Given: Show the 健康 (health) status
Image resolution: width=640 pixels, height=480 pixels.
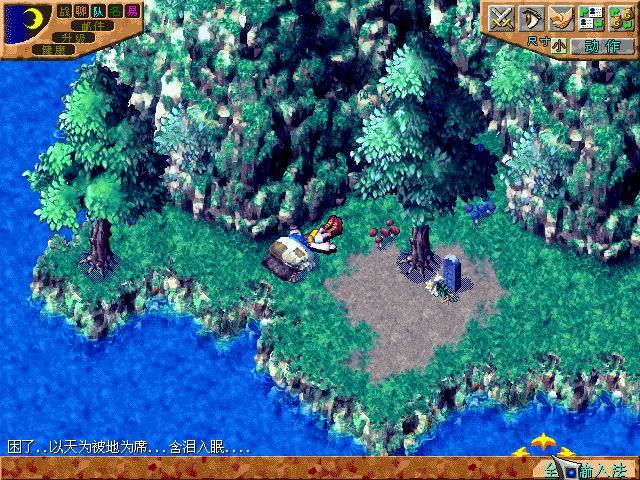Looking at the screenshot, I should 52,49.
